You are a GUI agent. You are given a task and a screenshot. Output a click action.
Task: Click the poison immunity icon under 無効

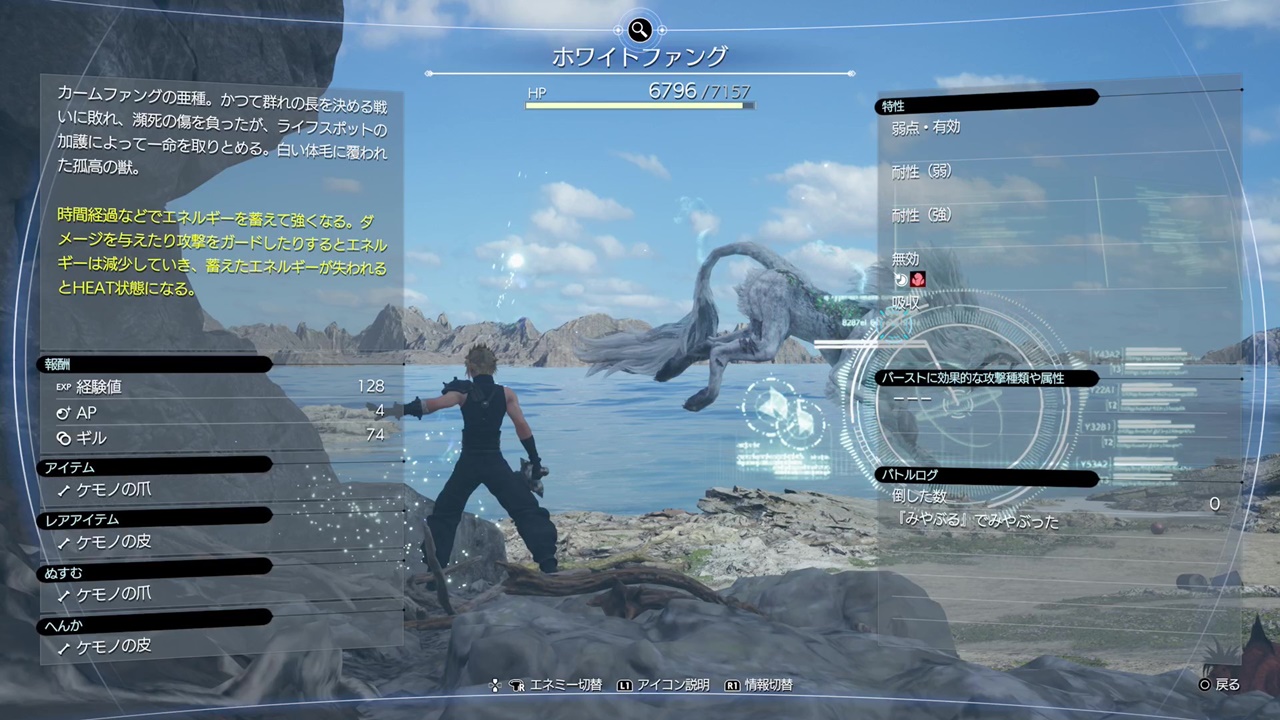pyautogui.click(x=918, y=280)
